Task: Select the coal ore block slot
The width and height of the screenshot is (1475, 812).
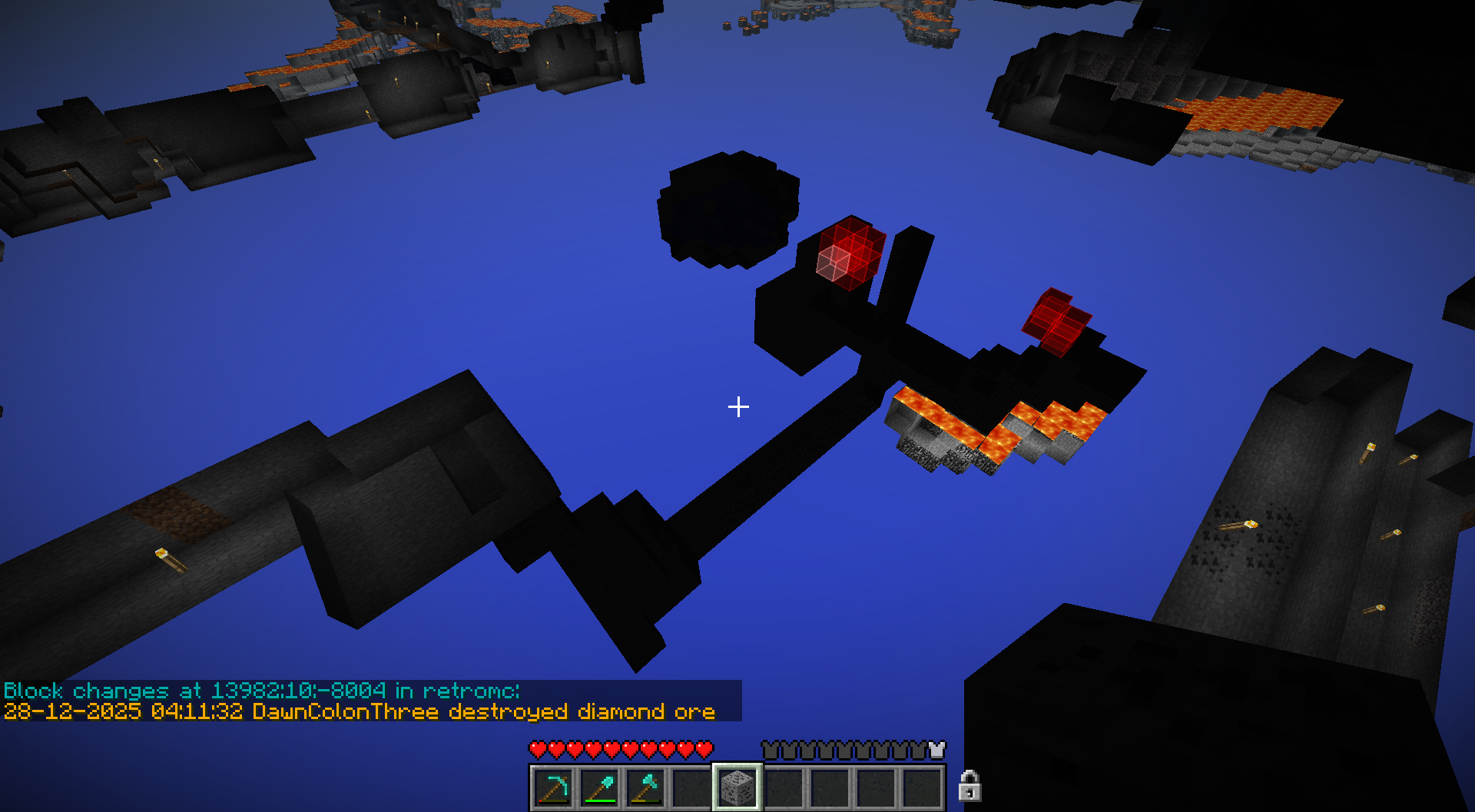Action: tap(737, 787)
